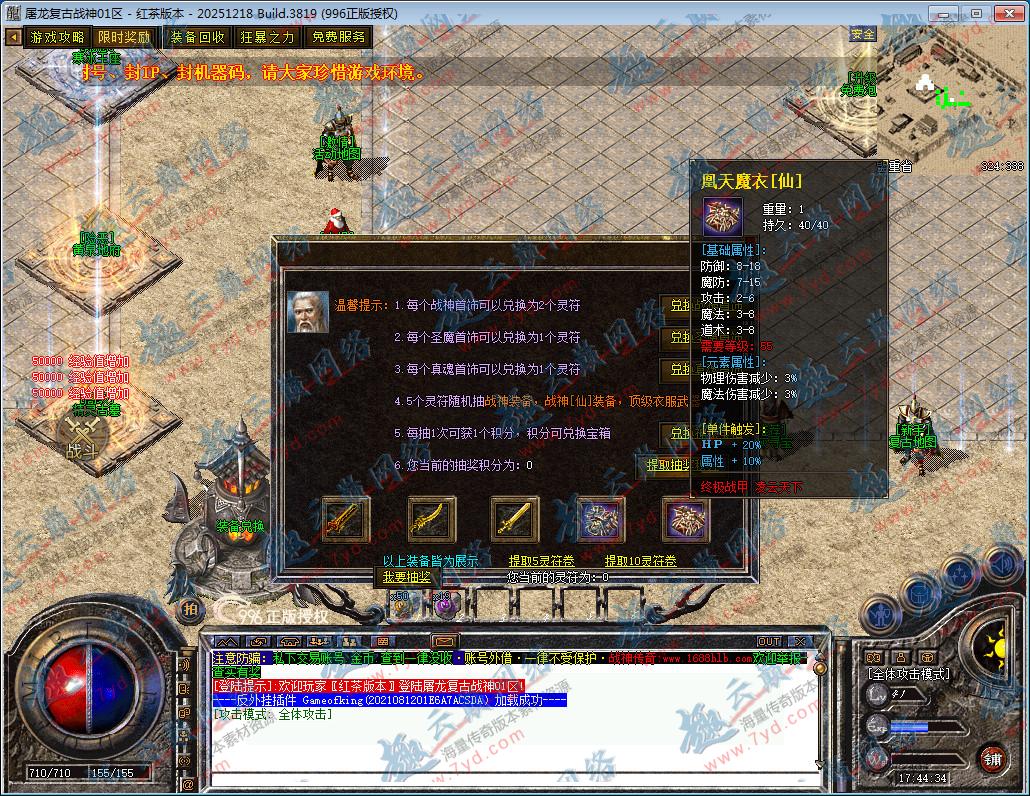The height and width of the screenshot is (796, 1030).
Task: Click the 我要抽奖 lottery draw link
Action: [x=406, y=577]
